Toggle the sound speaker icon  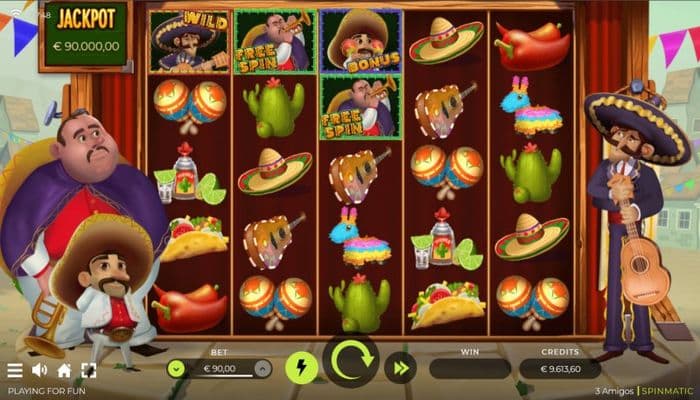(40, 371)
